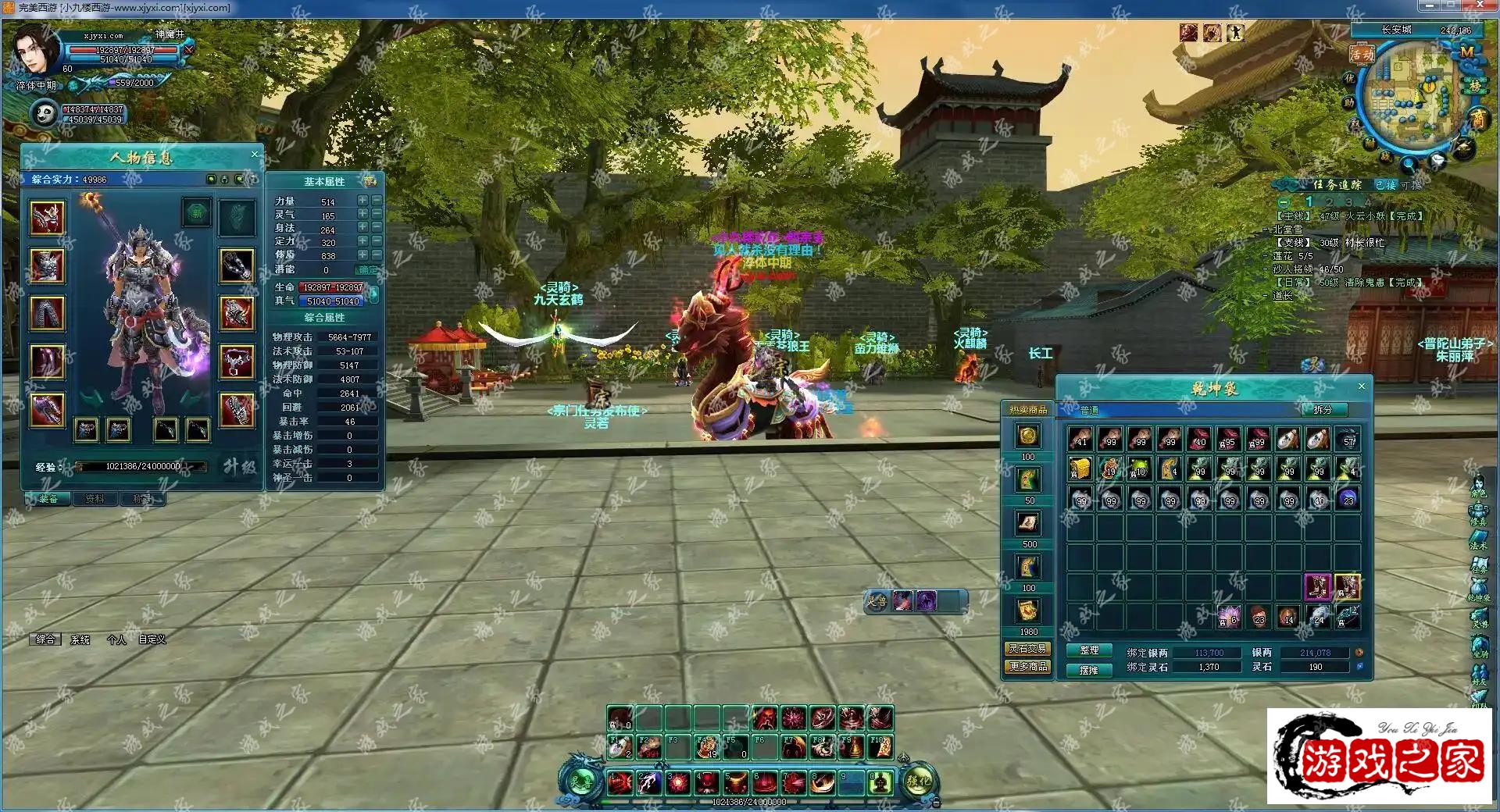Viewport: 1500px width, 812px height.
Task: Click the 升级 level up button
Action: (x=238, y=466)
